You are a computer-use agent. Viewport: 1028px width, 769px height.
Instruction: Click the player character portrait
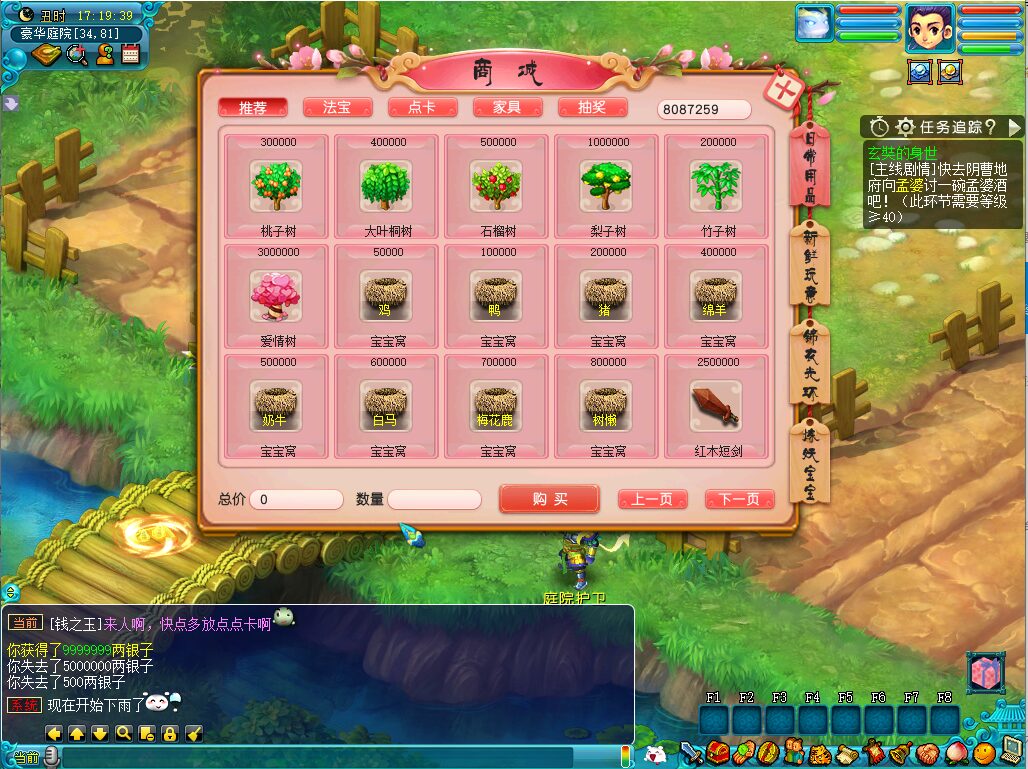pyautogui.click(x=930, y=27)
